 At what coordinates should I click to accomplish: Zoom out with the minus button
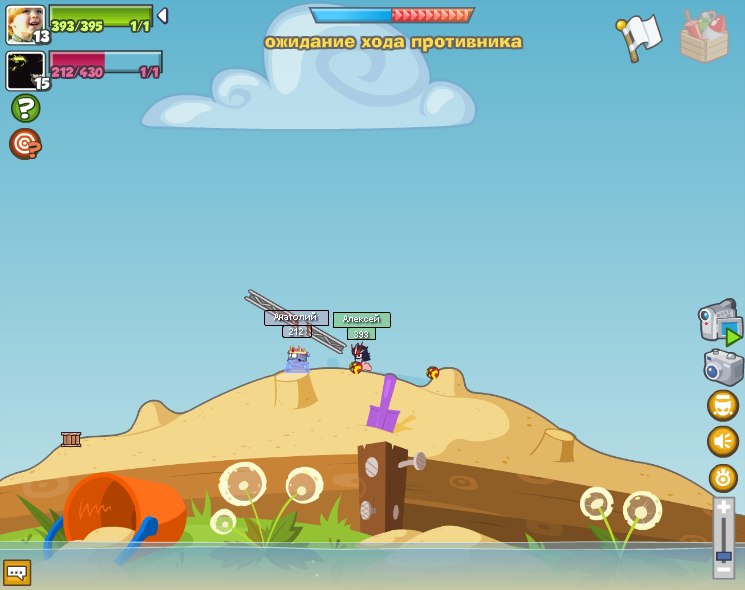click(723, 570)
